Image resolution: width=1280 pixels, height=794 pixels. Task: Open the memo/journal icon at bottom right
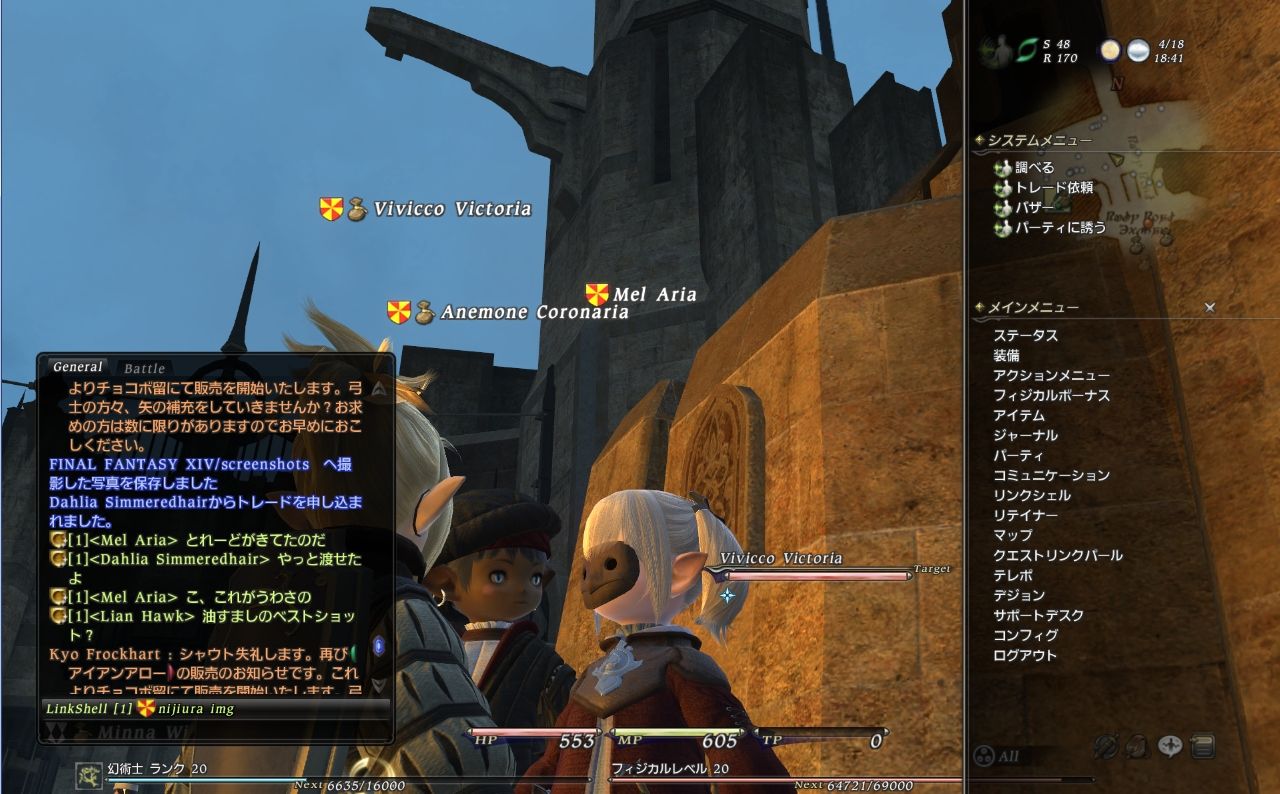(x=1203, y=746)
